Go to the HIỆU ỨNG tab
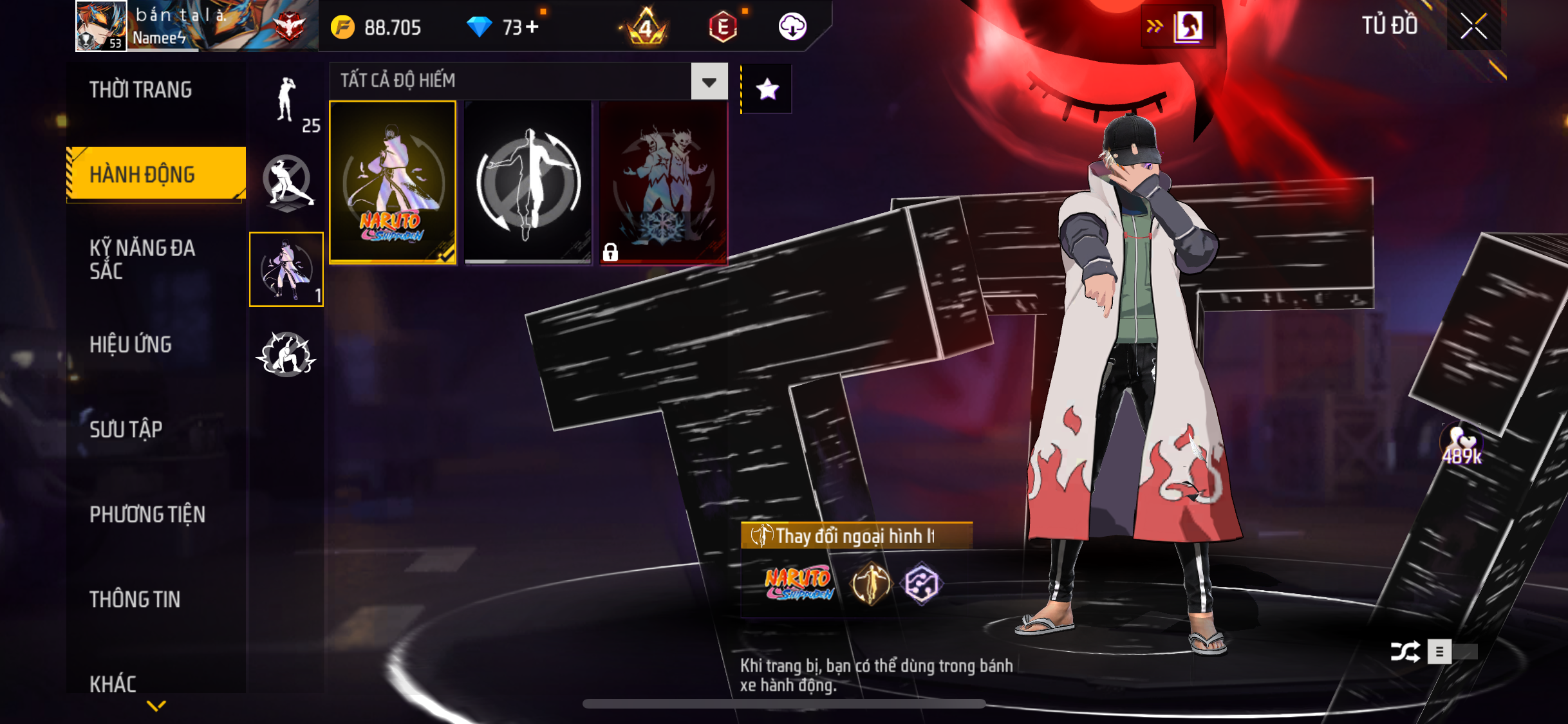 pyautogui.click(x=131, y=344)
